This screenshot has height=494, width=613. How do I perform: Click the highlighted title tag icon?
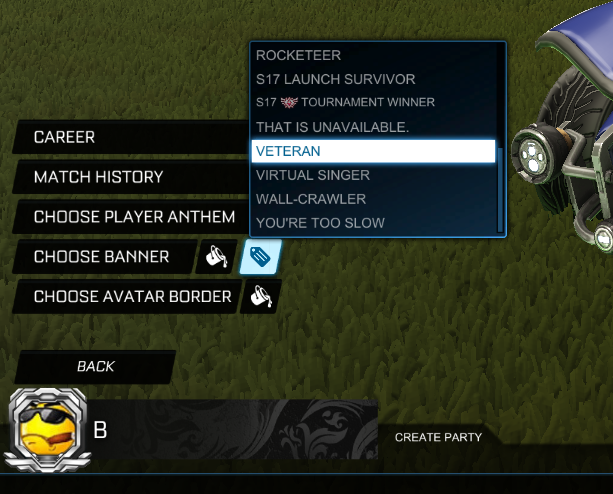(260, 258)
